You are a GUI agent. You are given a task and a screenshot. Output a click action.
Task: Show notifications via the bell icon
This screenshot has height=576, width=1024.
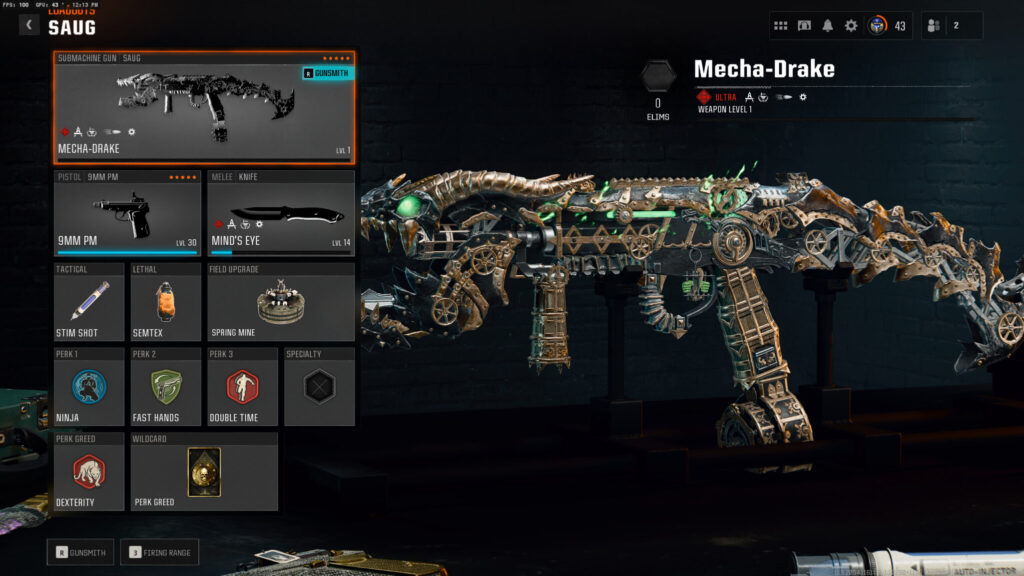(x=828, y=26)
